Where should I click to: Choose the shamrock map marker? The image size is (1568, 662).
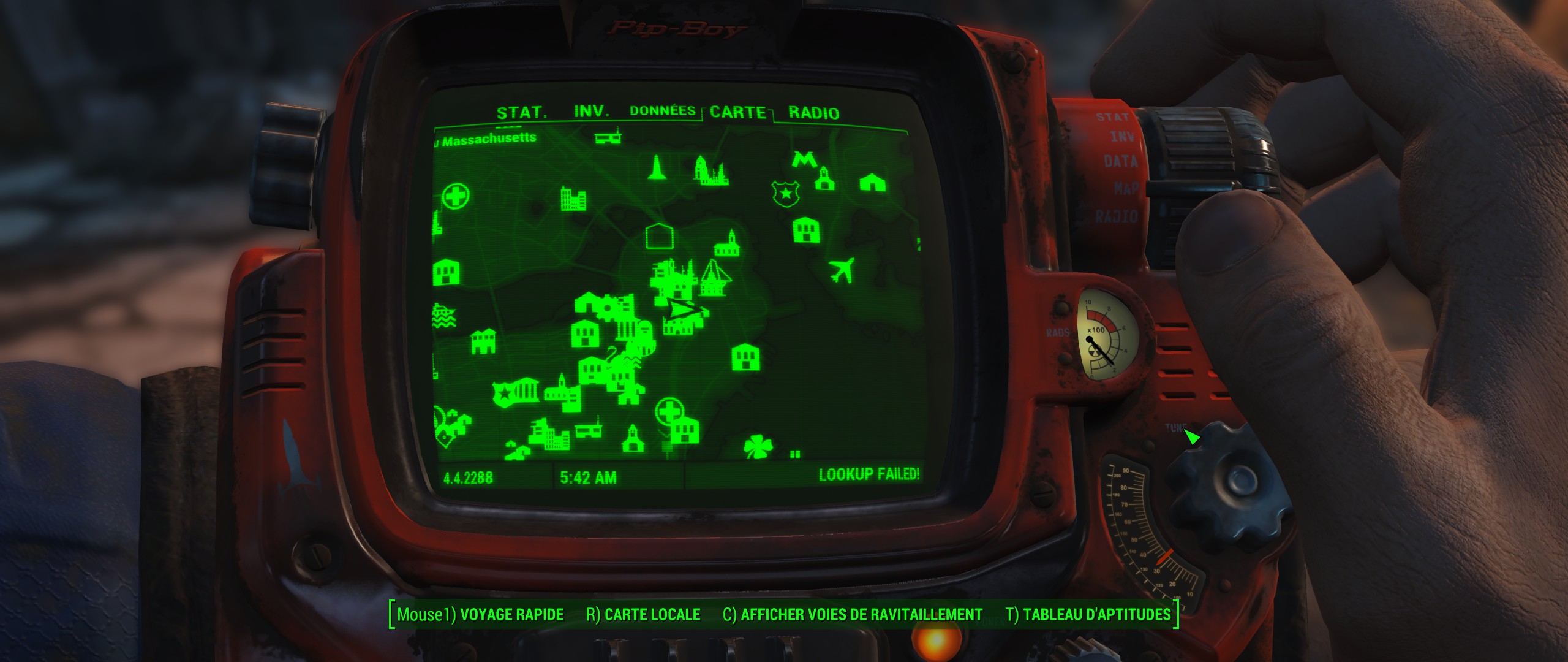pos(758,447)
